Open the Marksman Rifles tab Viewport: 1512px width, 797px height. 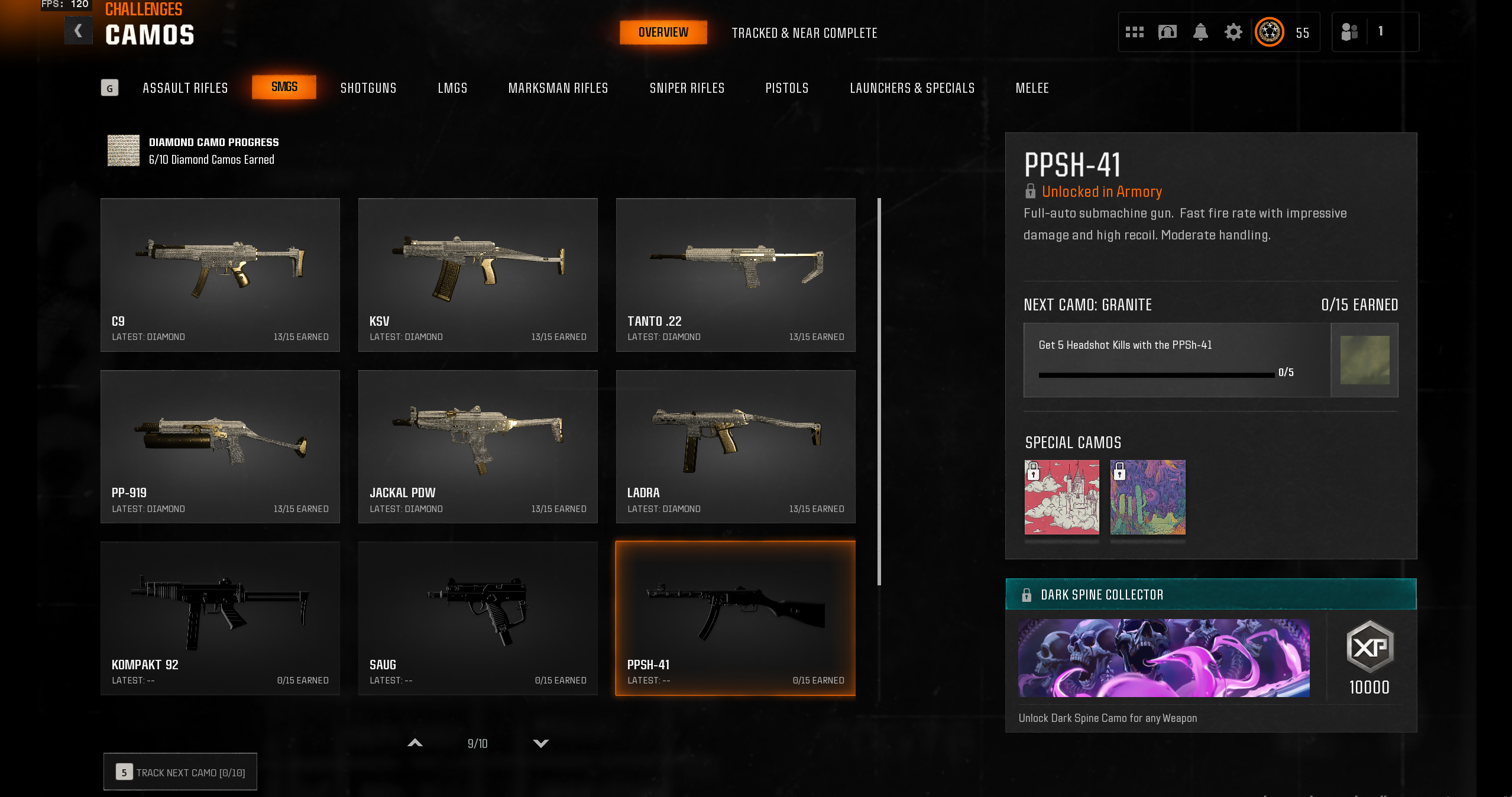point(558,88)
